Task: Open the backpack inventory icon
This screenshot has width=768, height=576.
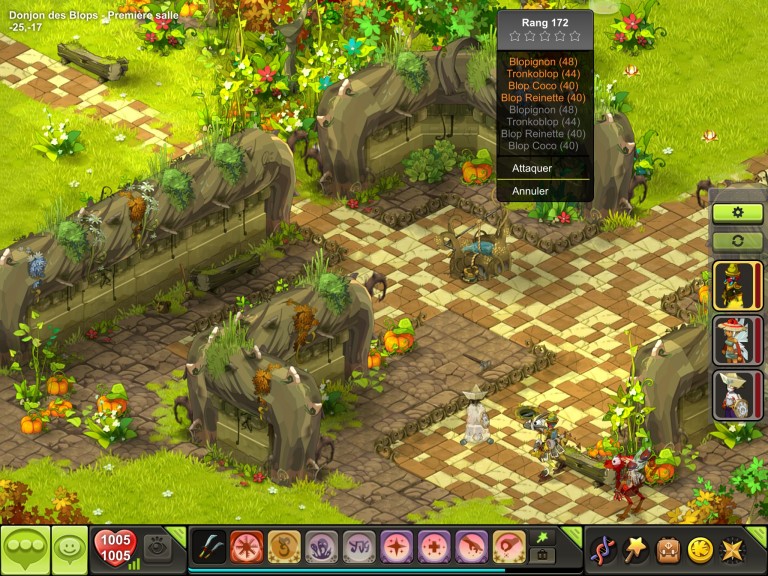Action: 667,549
